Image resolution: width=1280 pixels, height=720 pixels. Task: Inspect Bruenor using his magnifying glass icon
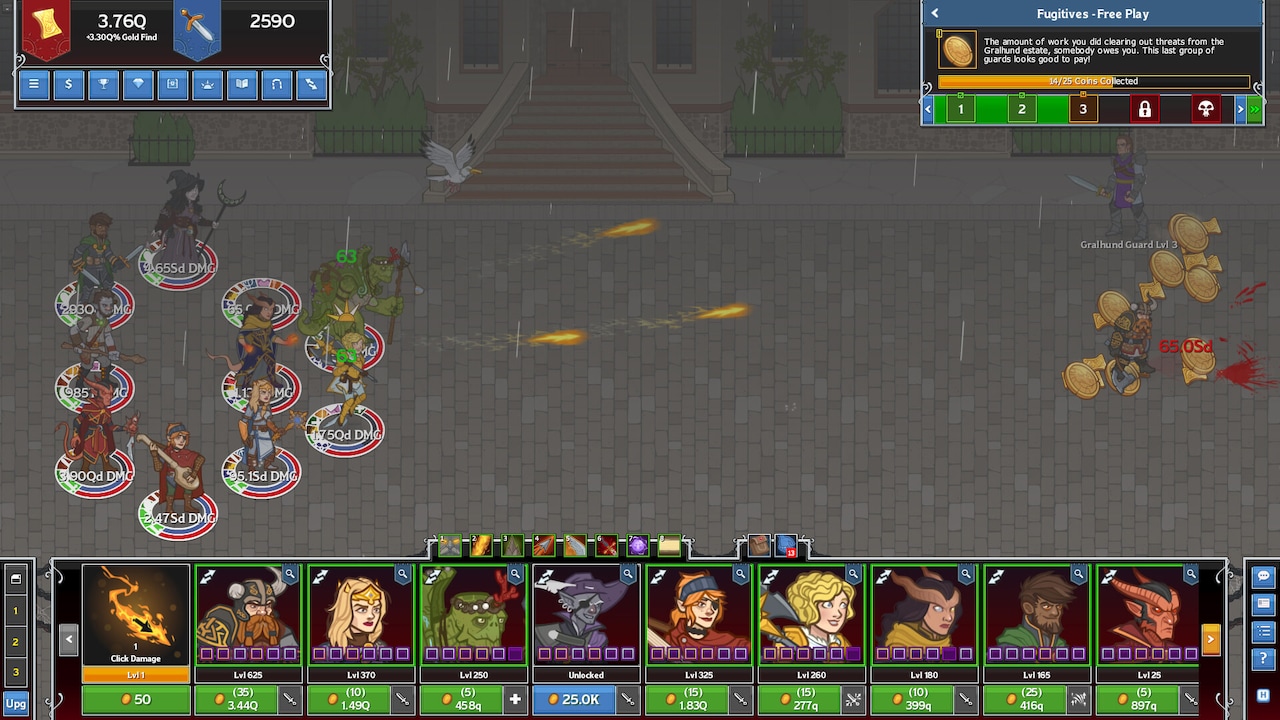click(x=291, y=575)
